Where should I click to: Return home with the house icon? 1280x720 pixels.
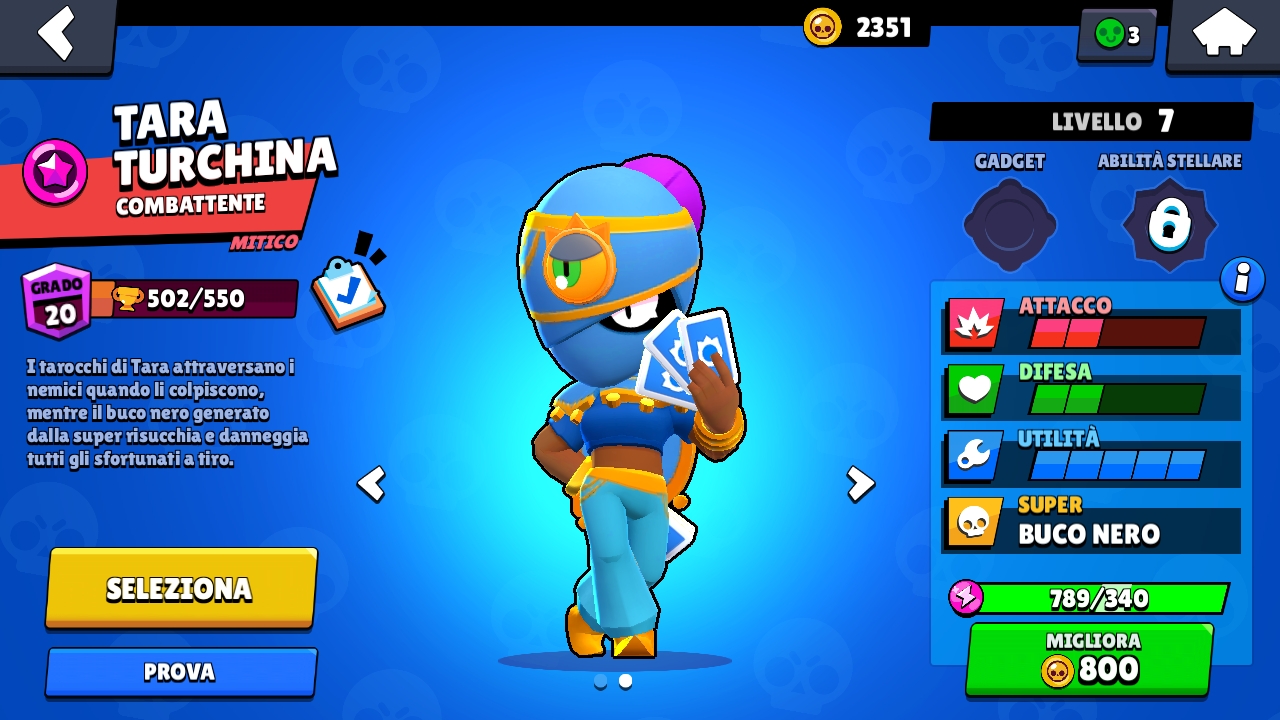click(1222, 33)
